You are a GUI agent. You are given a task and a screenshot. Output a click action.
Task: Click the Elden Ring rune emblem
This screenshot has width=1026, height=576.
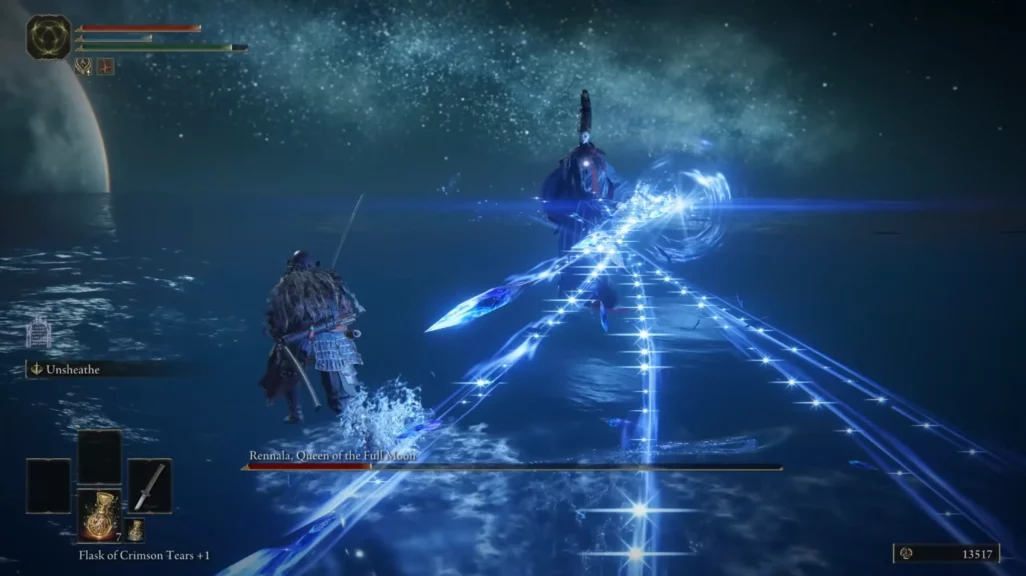48,37
